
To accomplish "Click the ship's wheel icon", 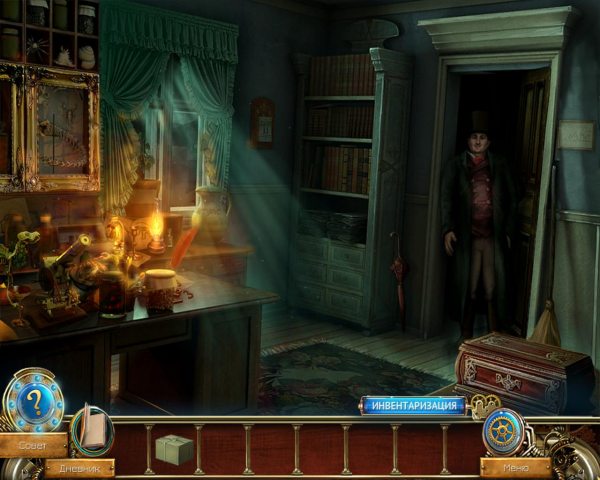I will 502,430.
